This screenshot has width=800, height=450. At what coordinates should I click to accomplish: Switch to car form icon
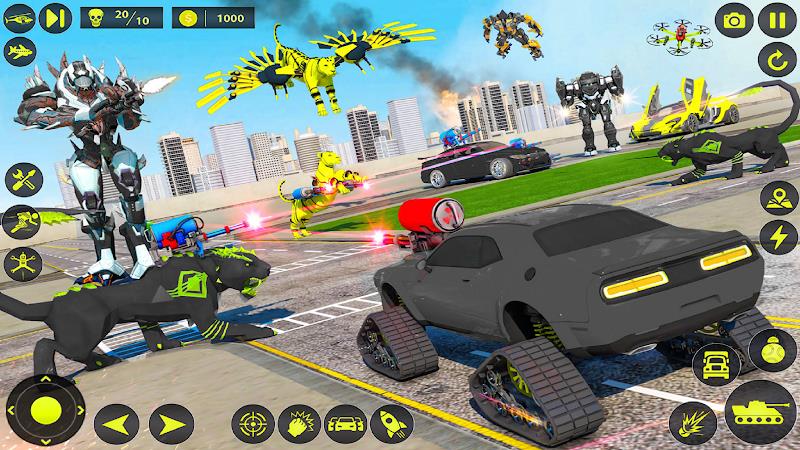(x=343, y=421)
